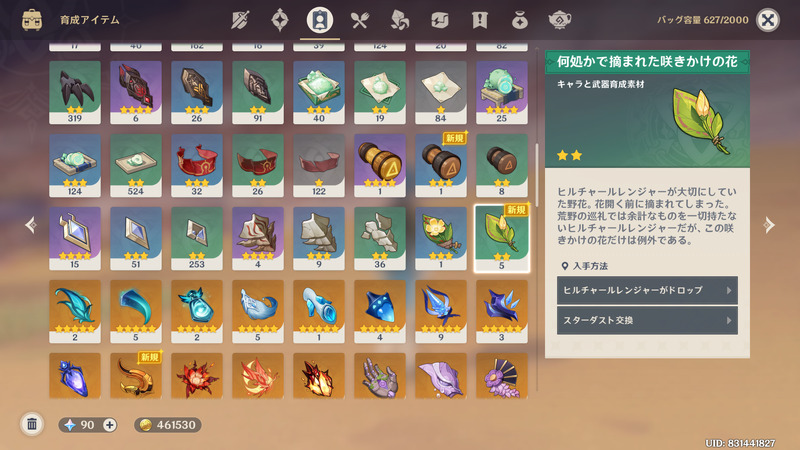Switch to the weapons tab

tap(239, 20)
